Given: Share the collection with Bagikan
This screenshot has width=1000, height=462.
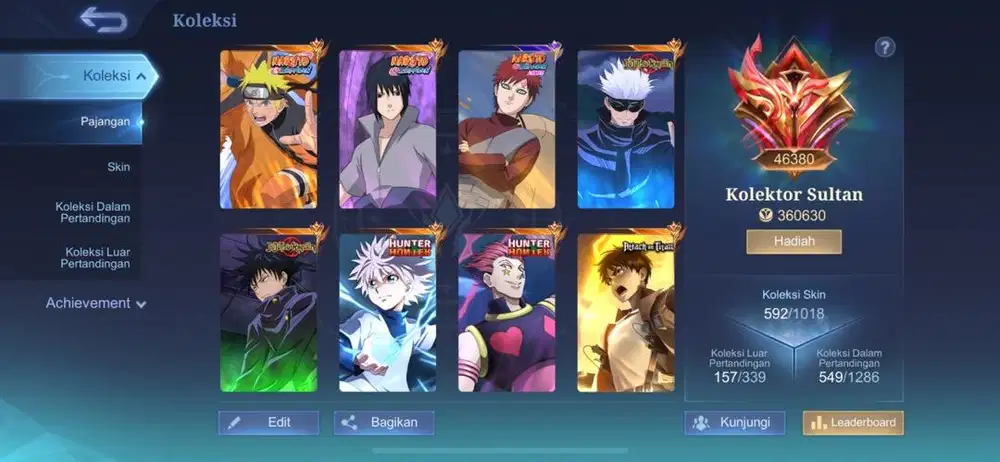Looking at the screenshot, I should (x=384, y=422).
